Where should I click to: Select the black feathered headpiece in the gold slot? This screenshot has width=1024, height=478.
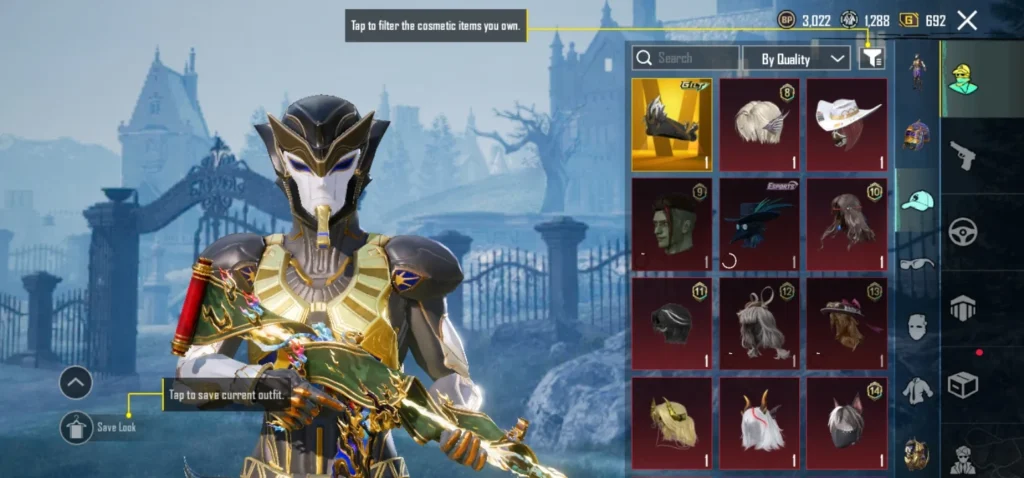tap(672, 124)
